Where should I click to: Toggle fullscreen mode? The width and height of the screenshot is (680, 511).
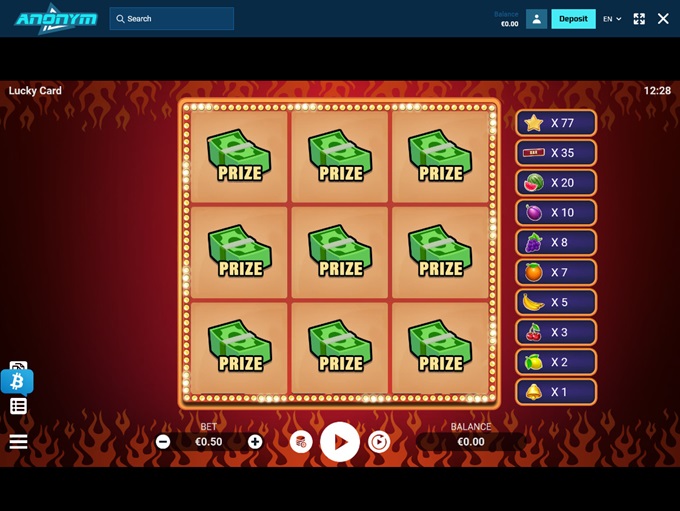pos(639,19)
